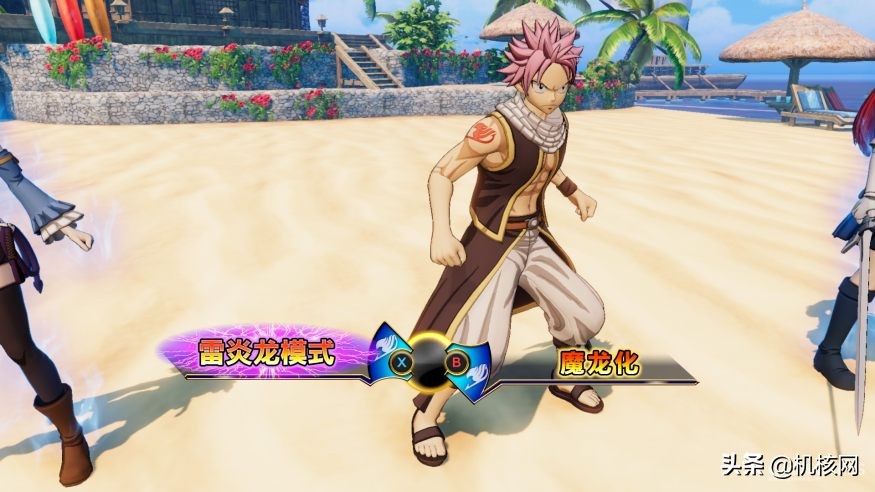This screenshot has width=875, height=492.
Task: Choose the 魔龙化 transformation option
Action: [598, 365]
